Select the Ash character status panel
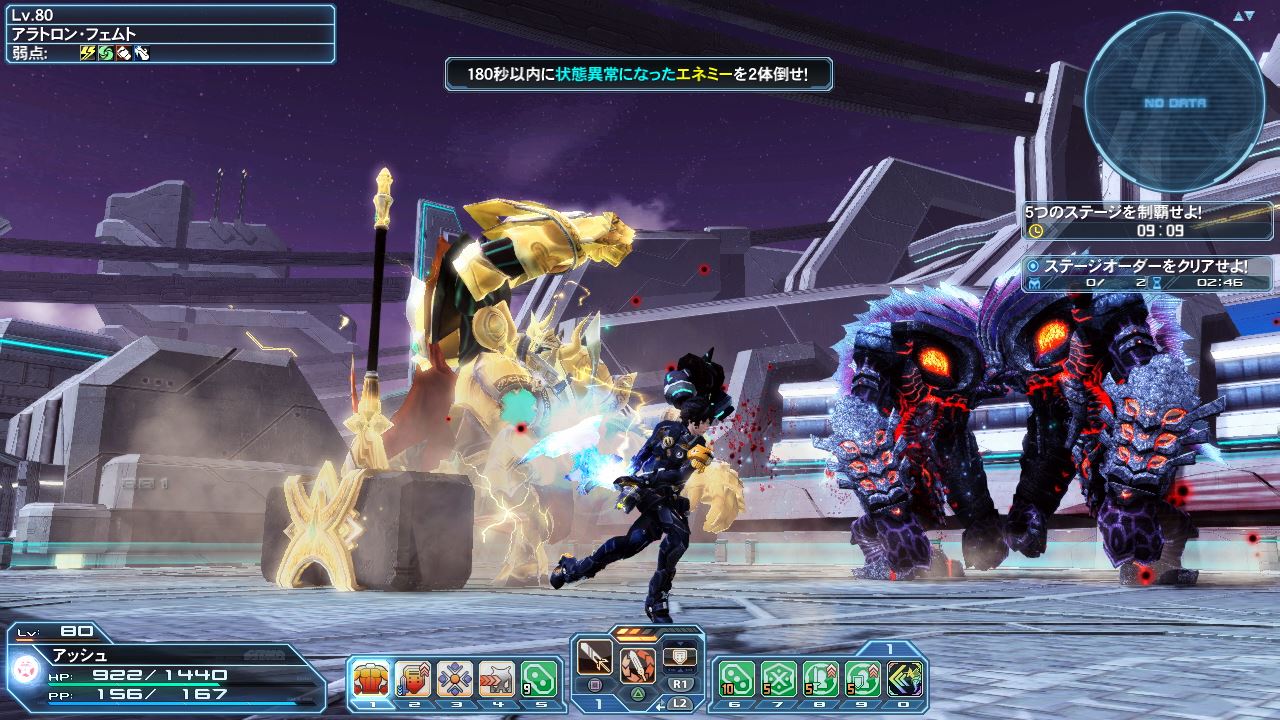 click(x=165, y=665)
